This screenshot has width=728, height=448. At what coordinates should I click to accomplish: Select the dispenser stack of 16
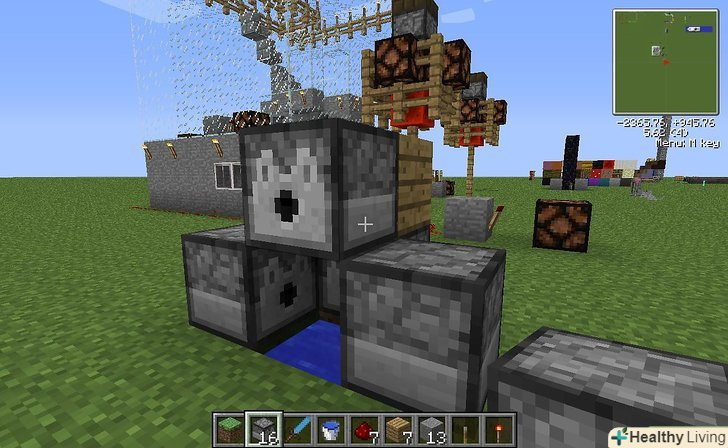262,430
